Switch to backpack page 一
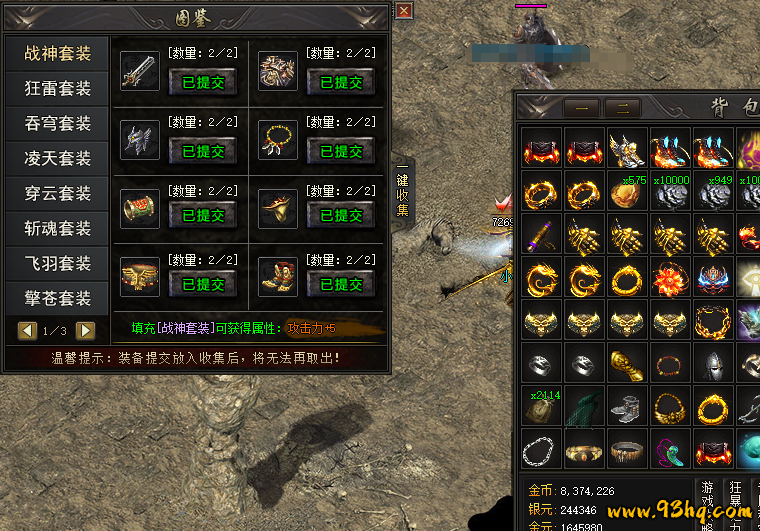Image resolution: width=760 pixels, height=531 pixels. [x=580, y=108]
